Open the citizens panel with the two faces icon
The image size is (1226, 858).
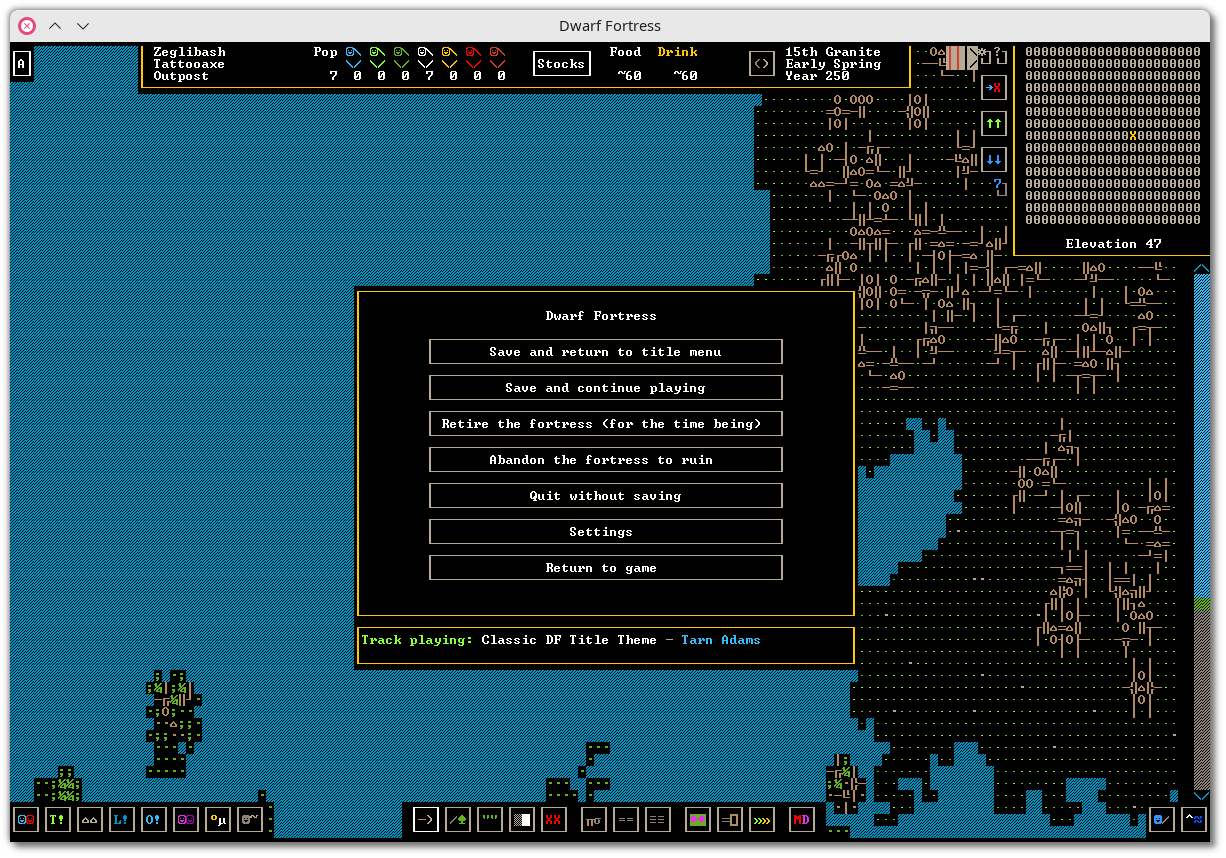26,820
